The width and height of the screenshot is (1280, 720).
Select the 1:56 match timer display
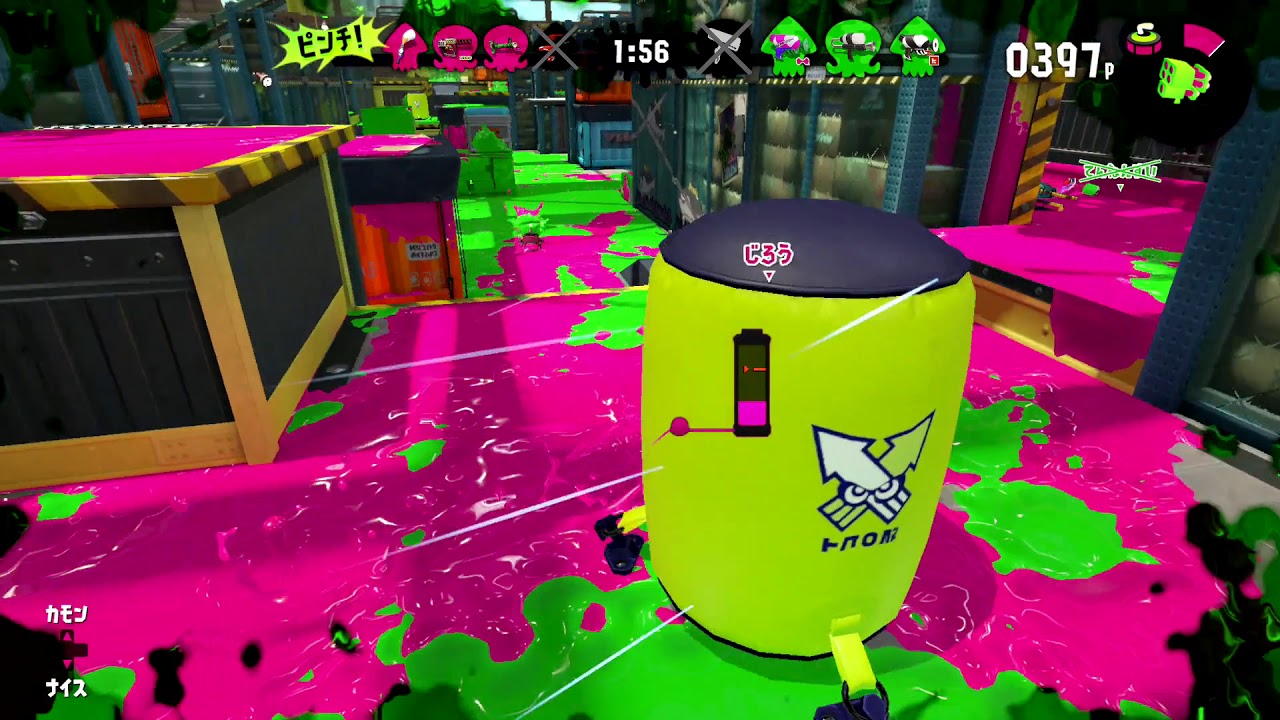pyautogui.click(x=640, y=50)
